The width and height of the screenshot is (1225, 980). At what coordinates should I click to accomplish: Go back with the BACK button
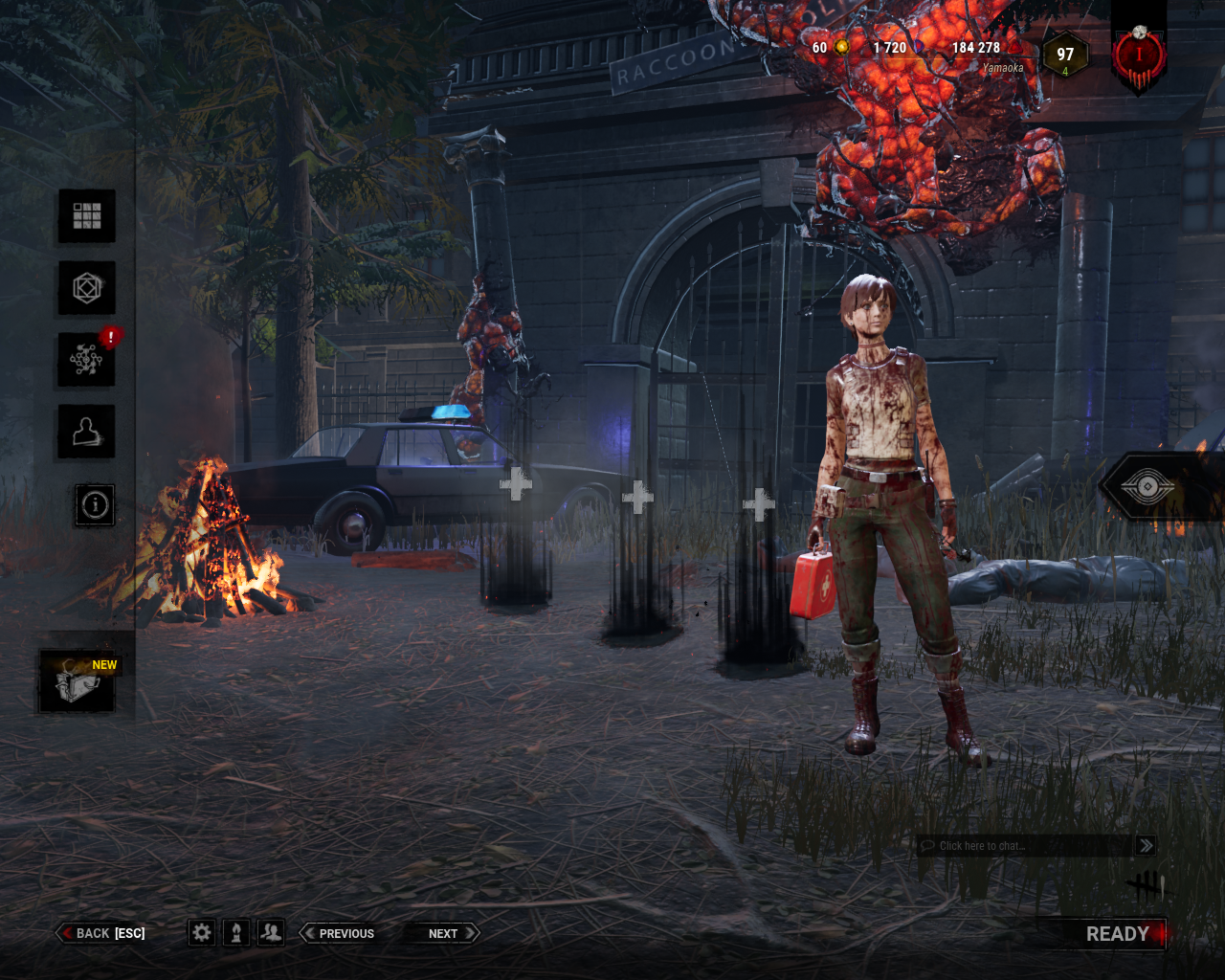tap(103, 933)
